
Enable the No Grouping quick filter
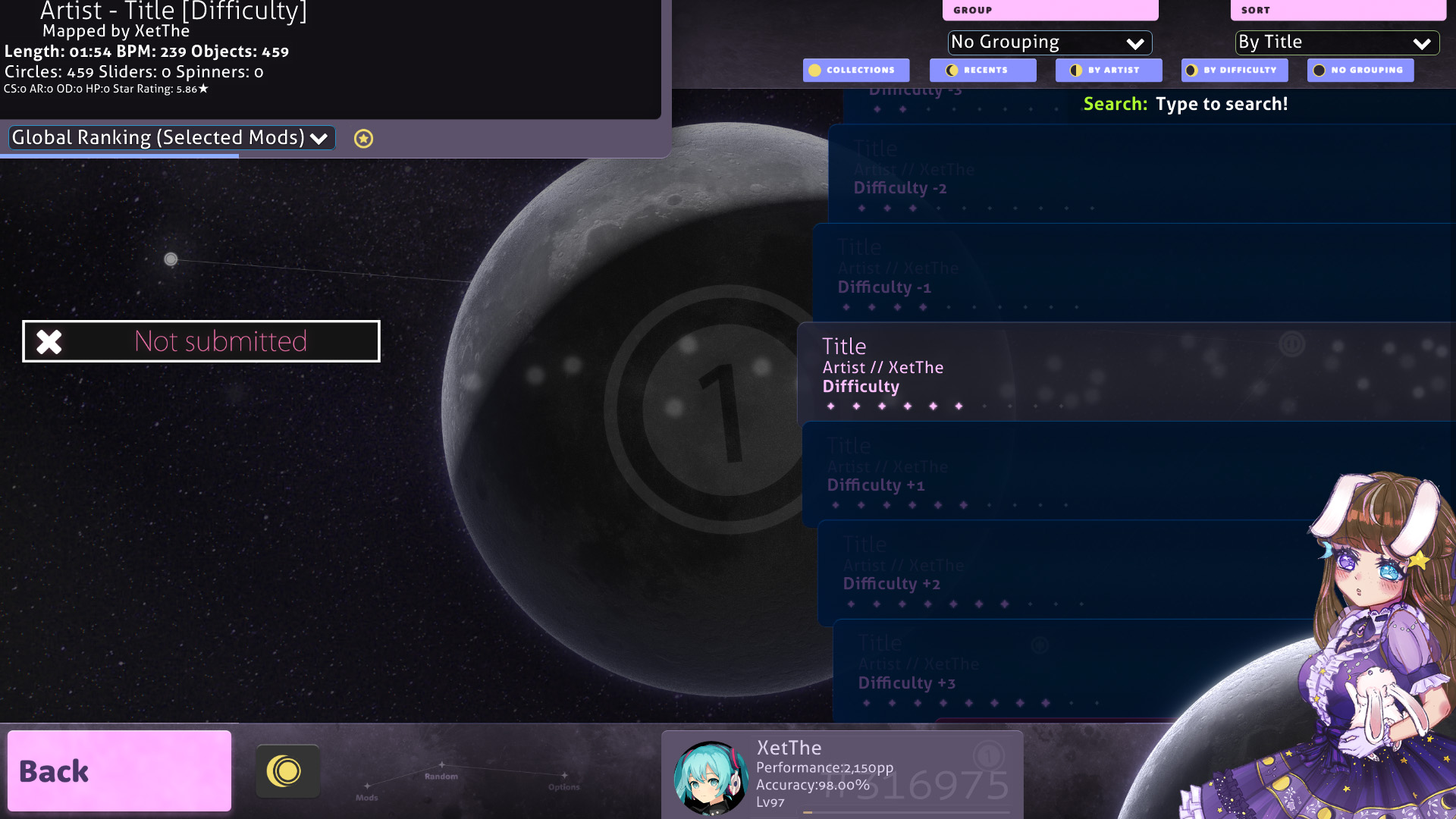(1360, 70)
